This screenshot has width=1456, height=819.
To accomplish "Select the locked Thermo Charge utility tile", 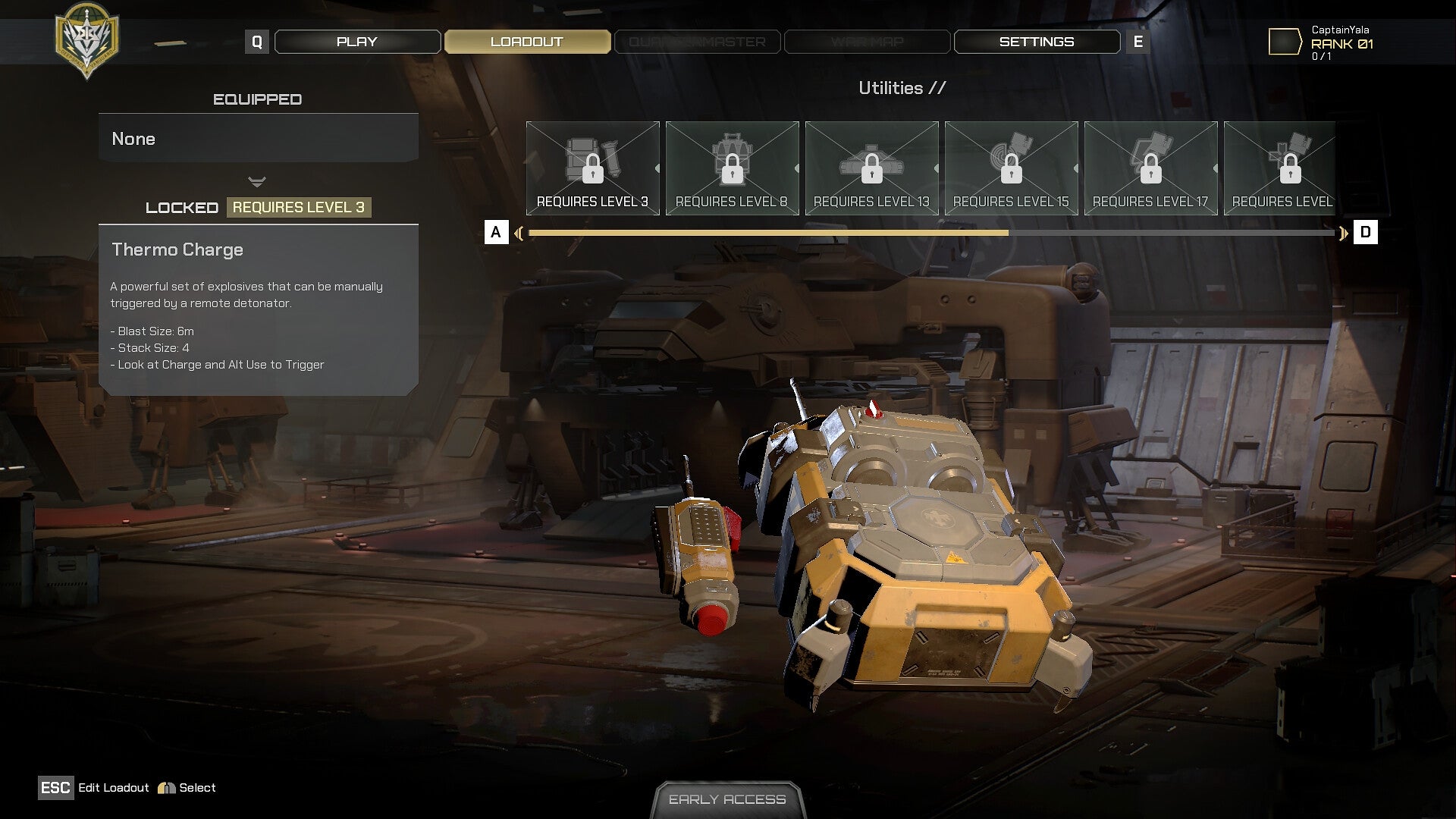I will point(592,163).
